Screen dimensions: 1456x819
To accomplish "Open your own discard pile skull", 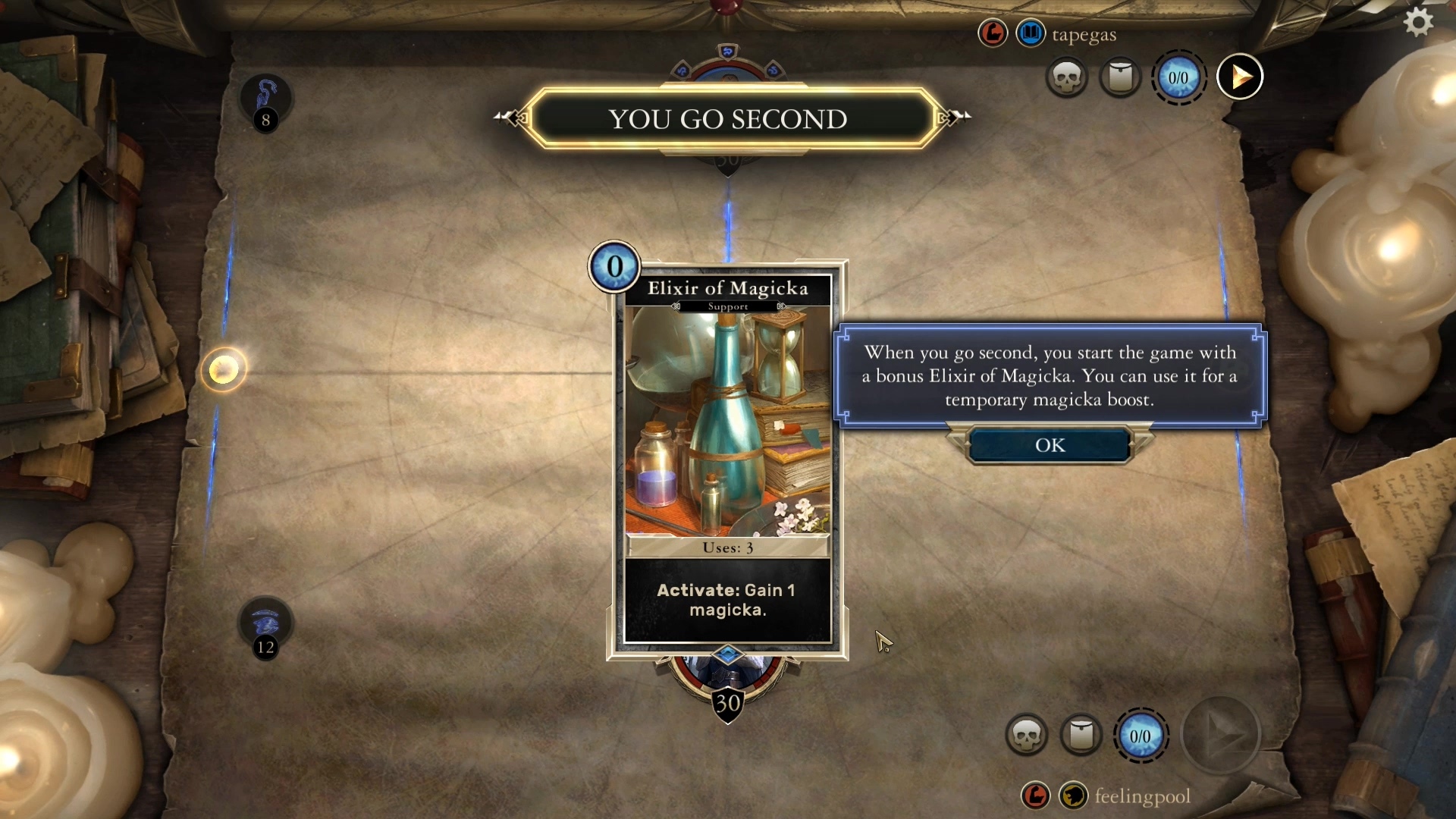I will click(1027, 735).
